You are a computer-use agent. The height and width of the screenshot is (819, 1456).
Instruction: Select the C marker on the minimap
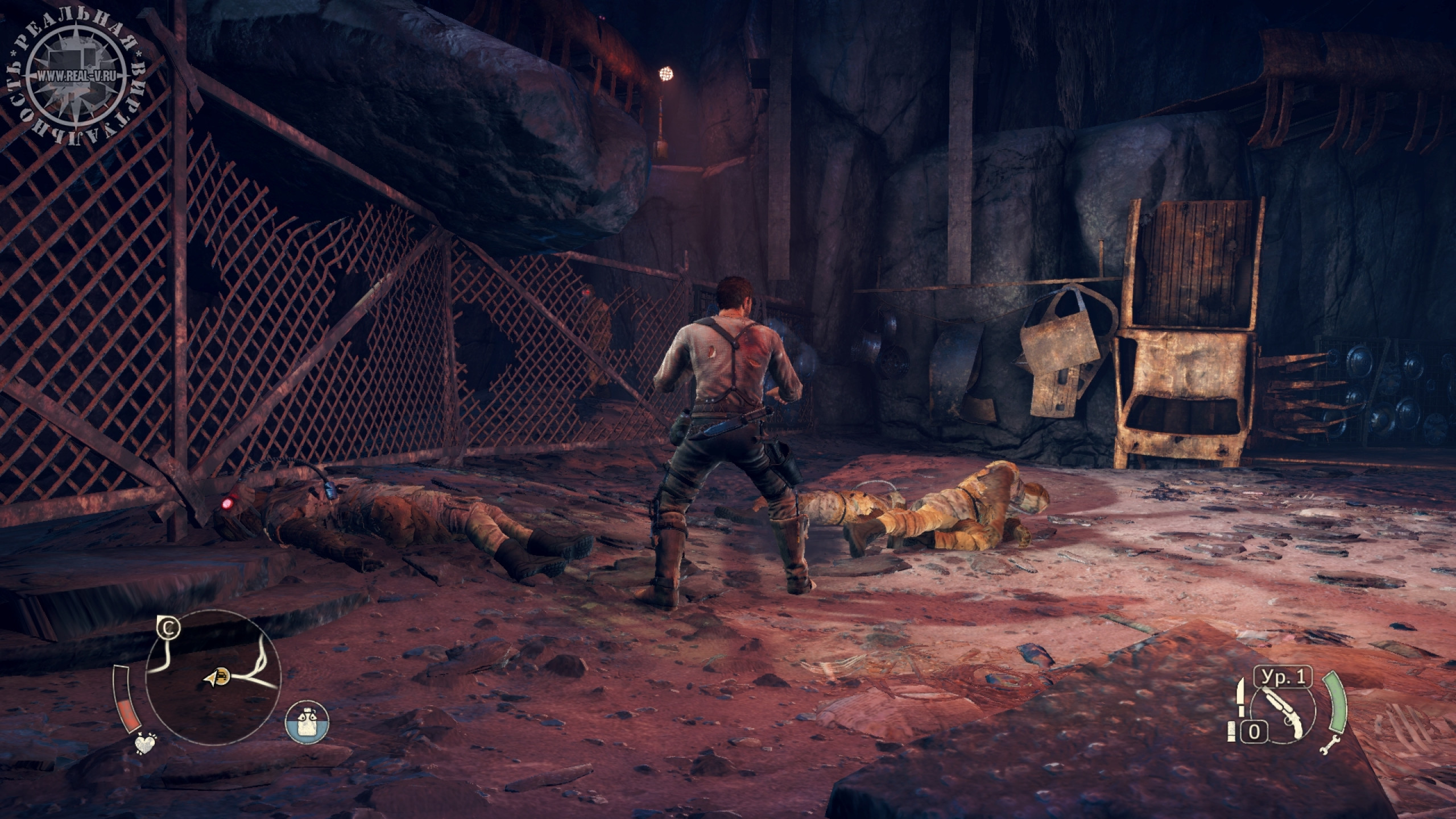click(168, 628)
